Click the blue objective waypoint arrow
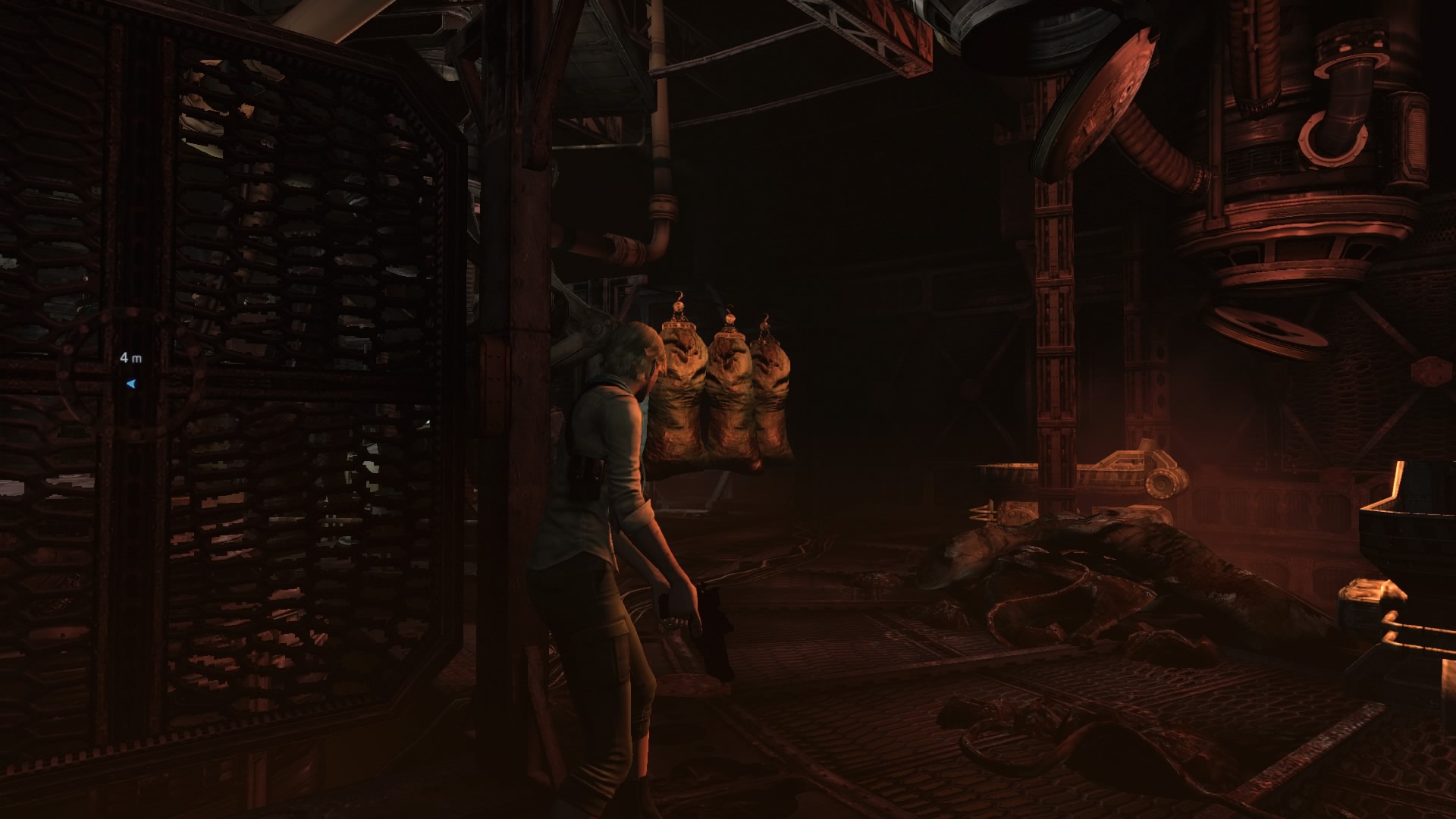Image resolution: width=1456 pixels, height=819 pixels. (131, 384)
